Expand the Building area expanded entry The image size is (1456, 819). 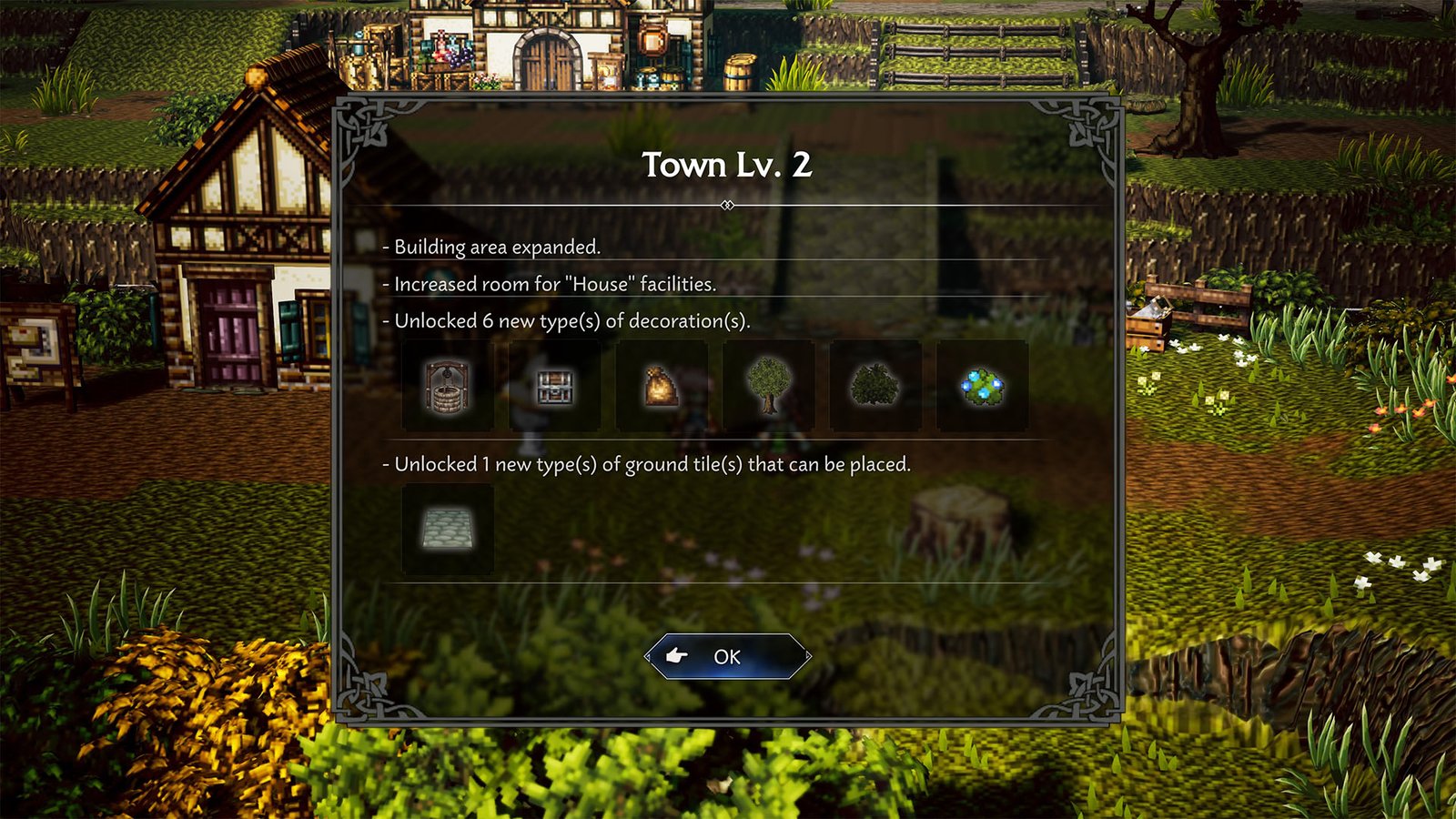pos(496,246)
